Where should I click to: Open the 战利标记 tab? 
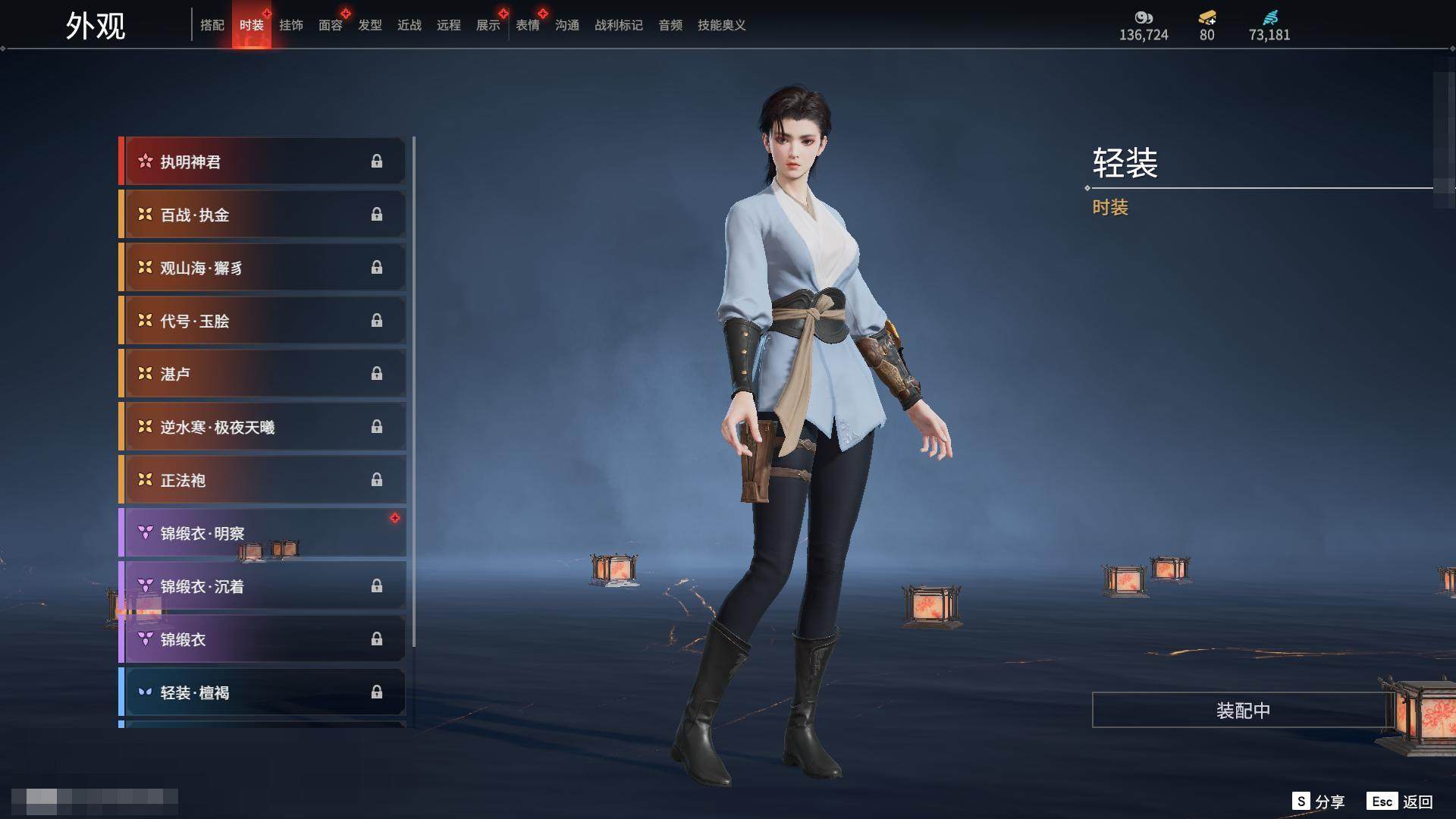(x=619, y=26)
